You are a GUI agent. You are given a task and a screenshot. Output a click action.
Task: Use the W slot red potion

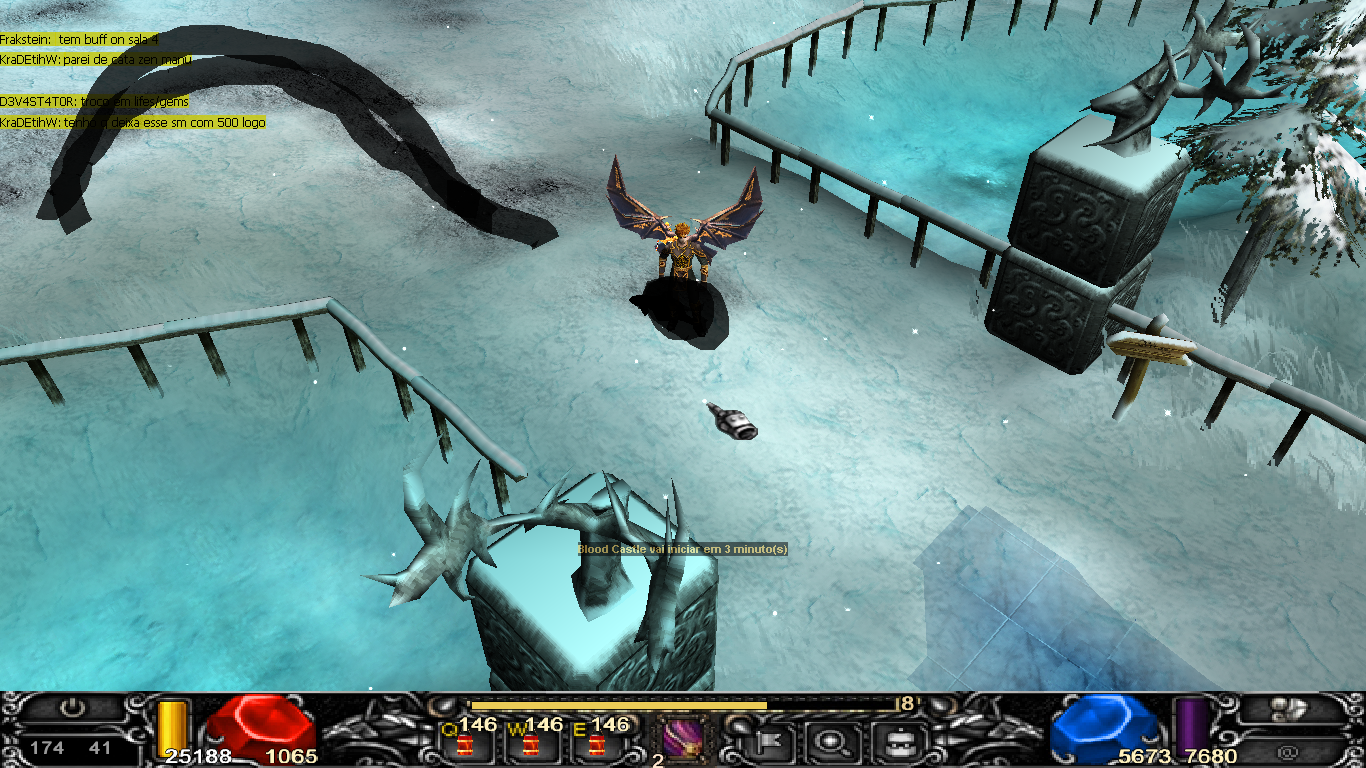tap(530, 744)
